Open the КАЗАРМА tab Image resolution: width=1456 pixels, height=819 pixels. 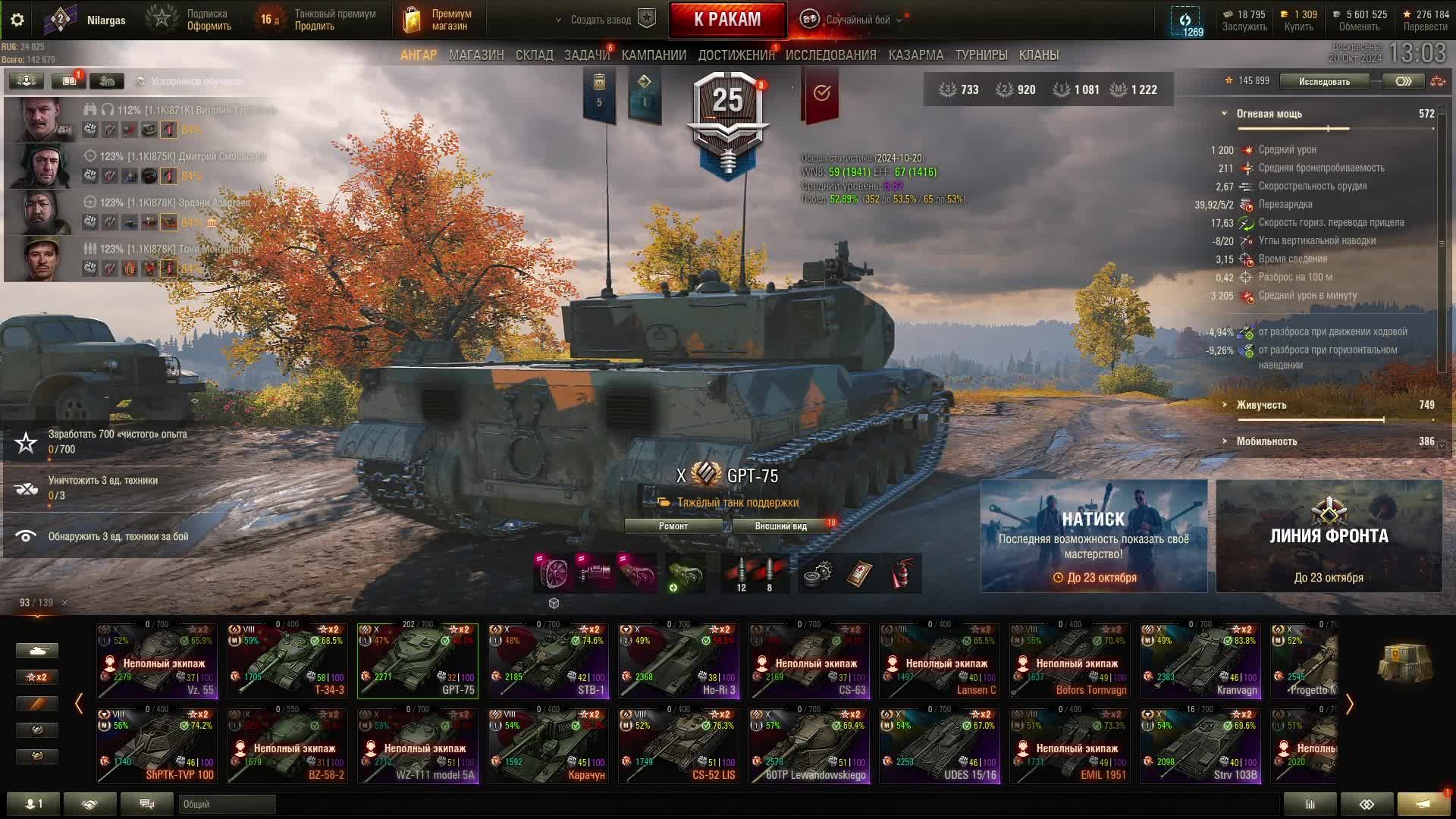915,55
